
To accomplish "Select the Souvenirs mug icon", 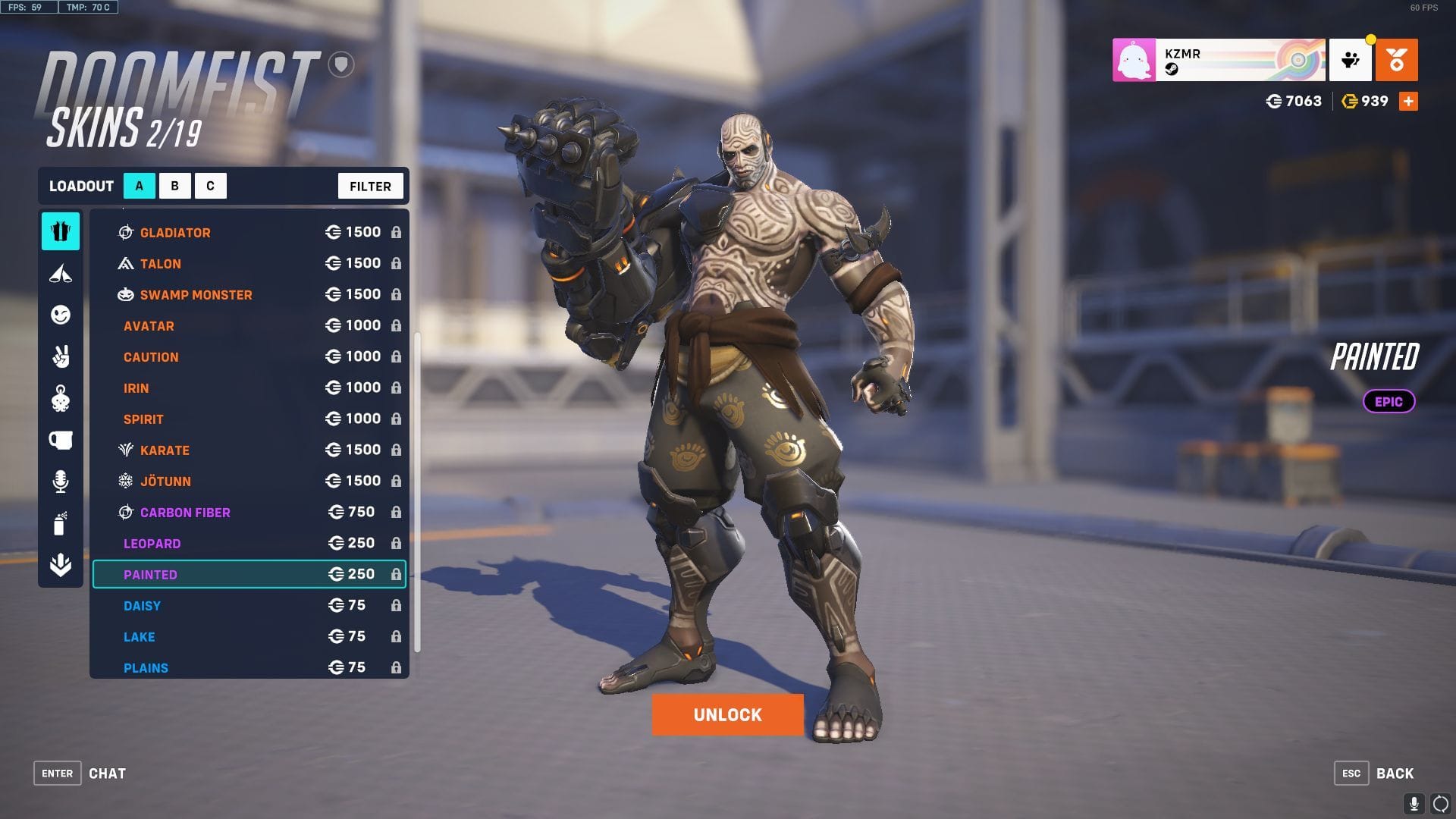I will point(61,440).
